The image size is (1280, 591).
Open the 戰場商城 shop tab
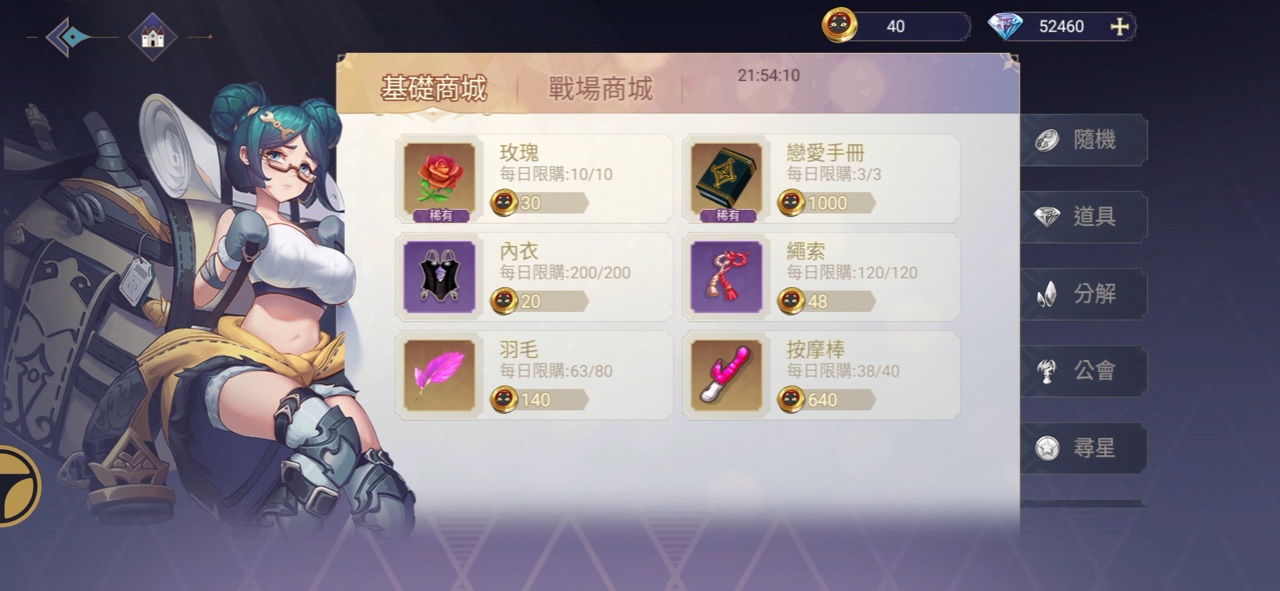point(600,89)
